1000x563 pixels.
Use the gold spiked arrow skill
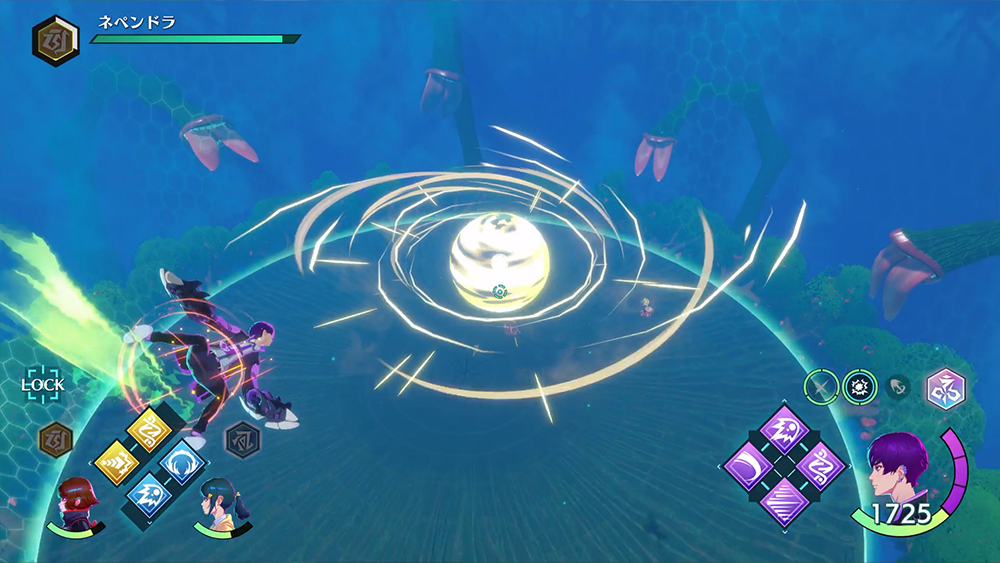[116, 462]
